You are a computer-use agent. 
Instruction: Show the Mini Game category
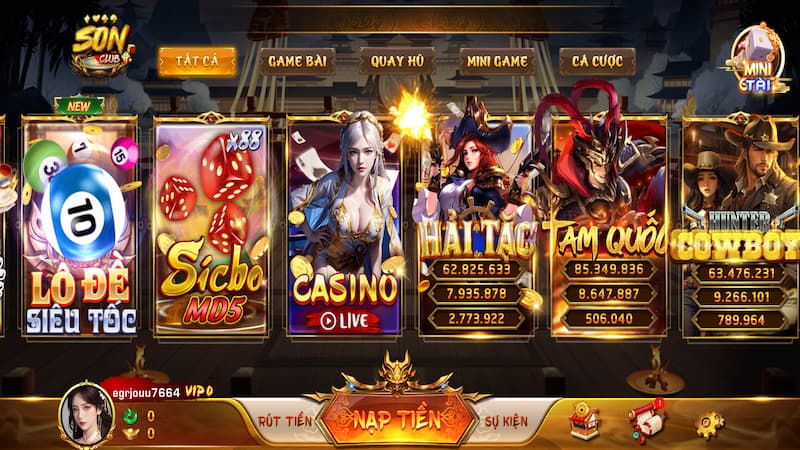tap(496, 61)
